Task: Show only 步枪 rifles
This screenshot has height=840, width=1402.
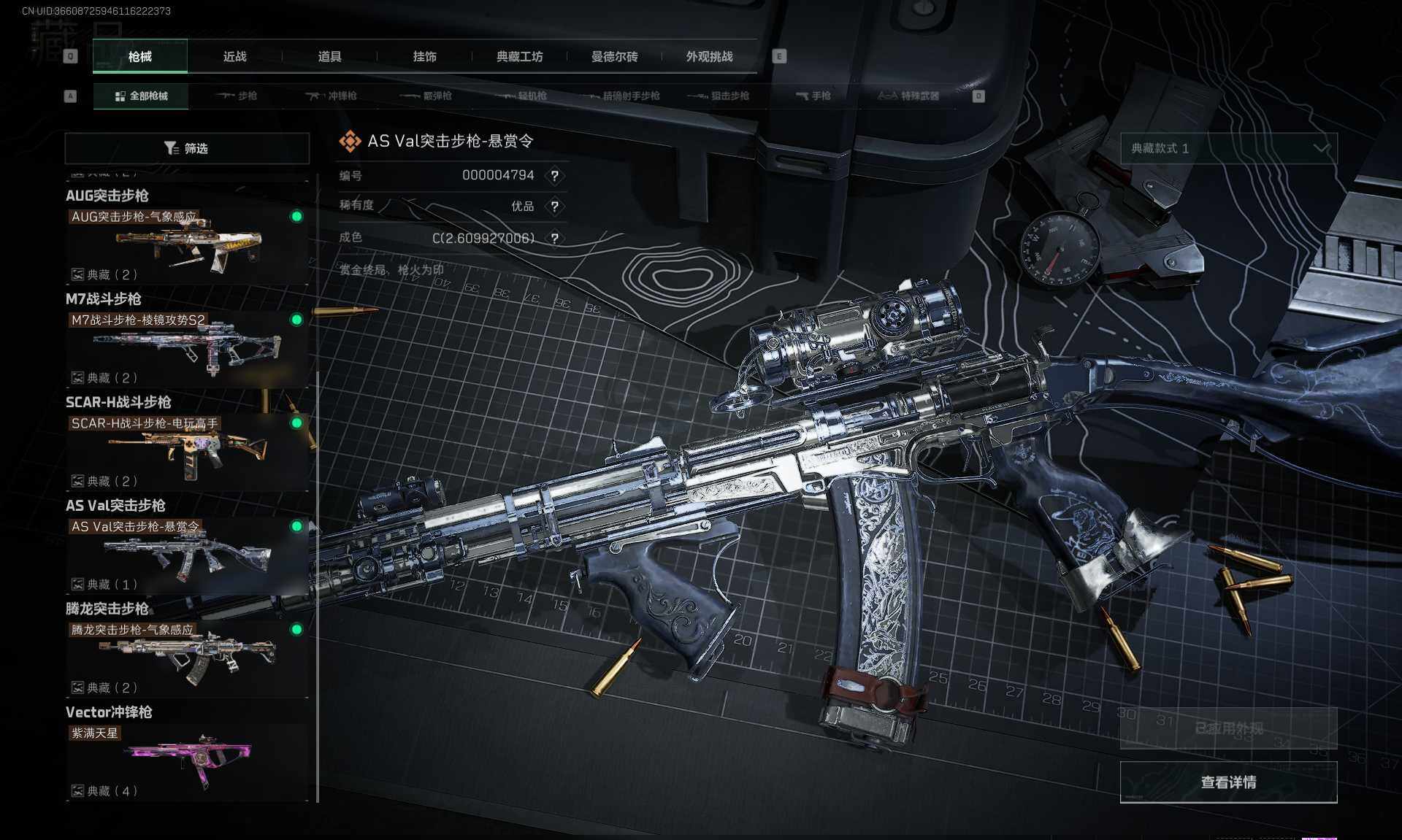Action: (x=237, y=96)
